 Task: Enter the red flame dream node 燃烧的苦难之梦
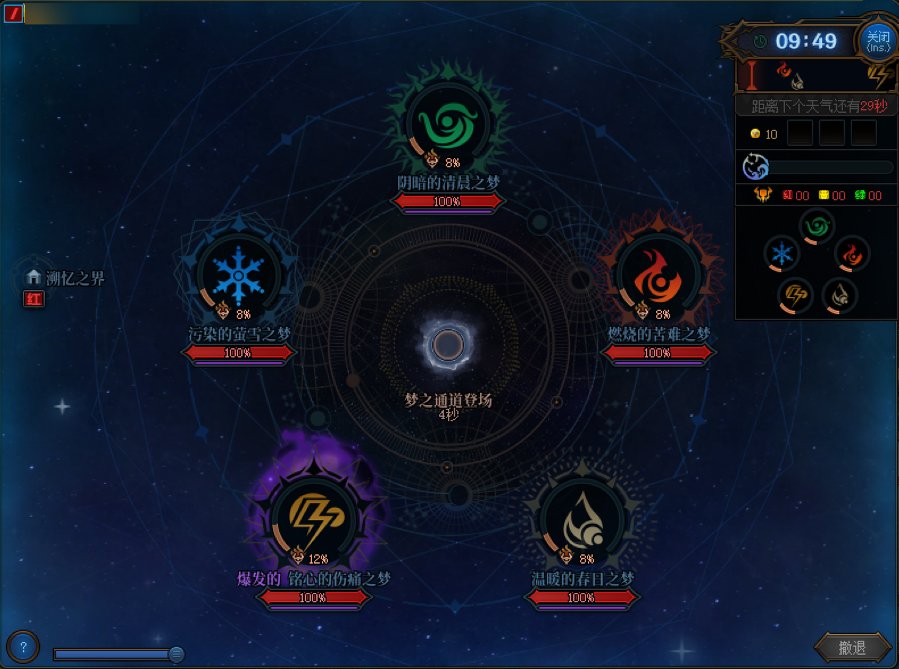tap(655, 274)
